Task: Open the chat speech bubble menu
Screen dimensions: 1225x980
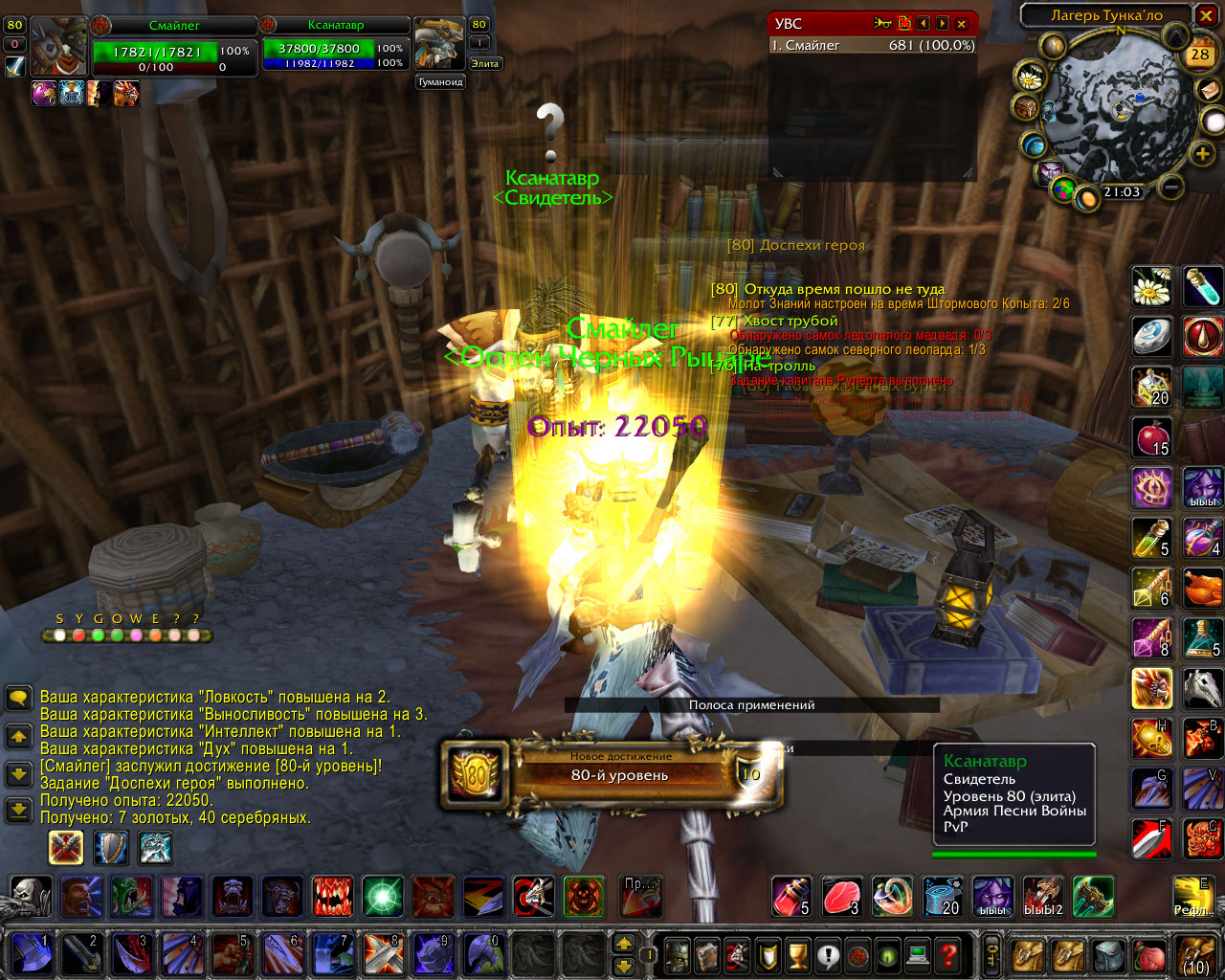Action: 18,698
